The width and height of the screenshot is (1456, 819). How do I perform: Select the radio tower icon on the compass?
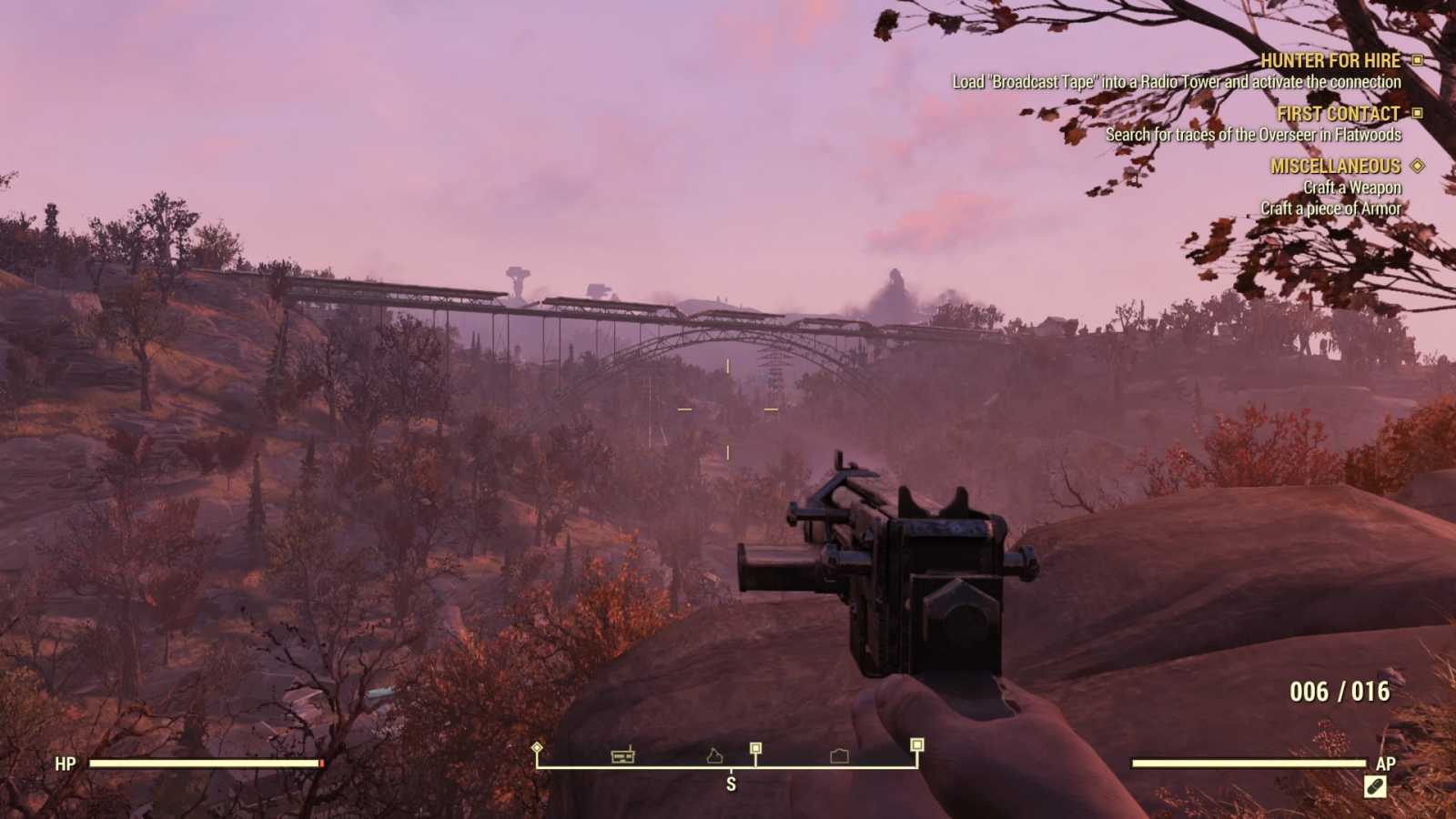[622, 756]
